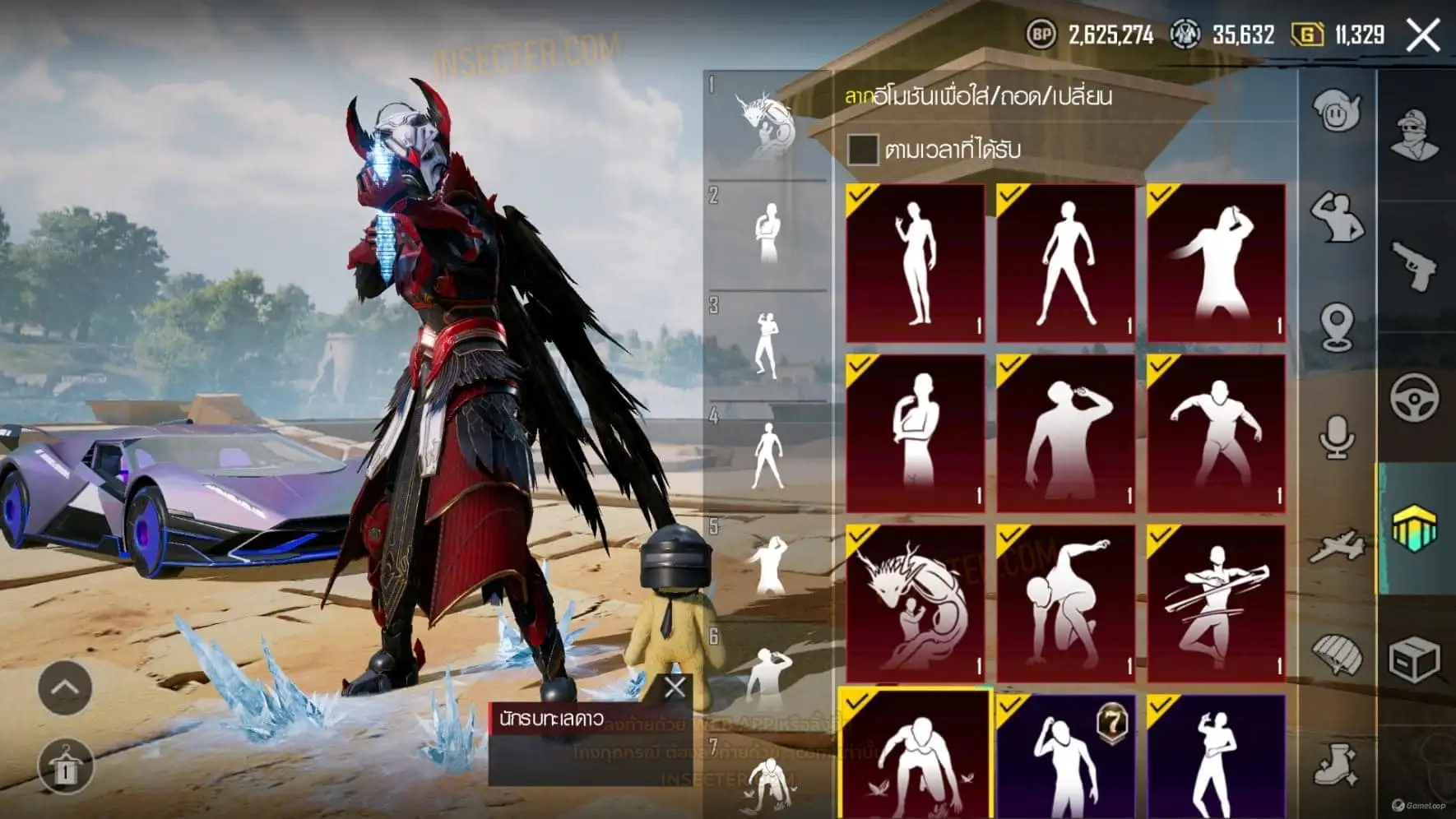1456x819 pixels.
Task: Choose the hula hoop emote tile
Action: click(x=1216, y=604)
